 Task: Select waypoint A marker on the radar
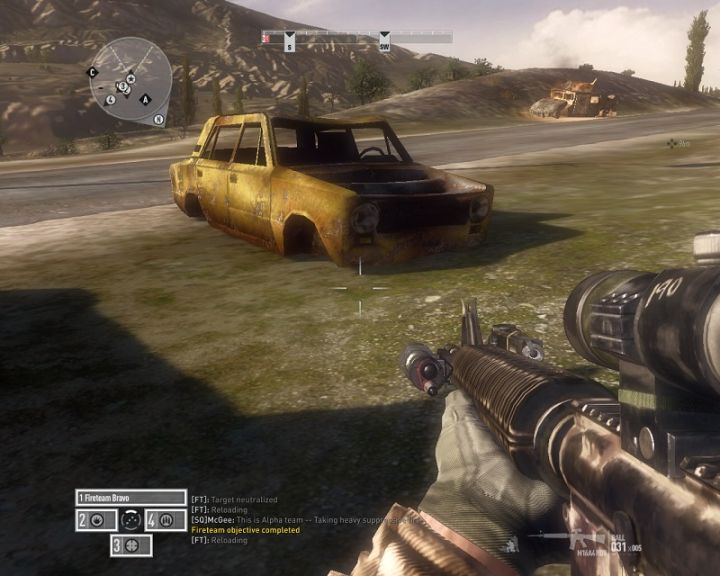point(145,99)
